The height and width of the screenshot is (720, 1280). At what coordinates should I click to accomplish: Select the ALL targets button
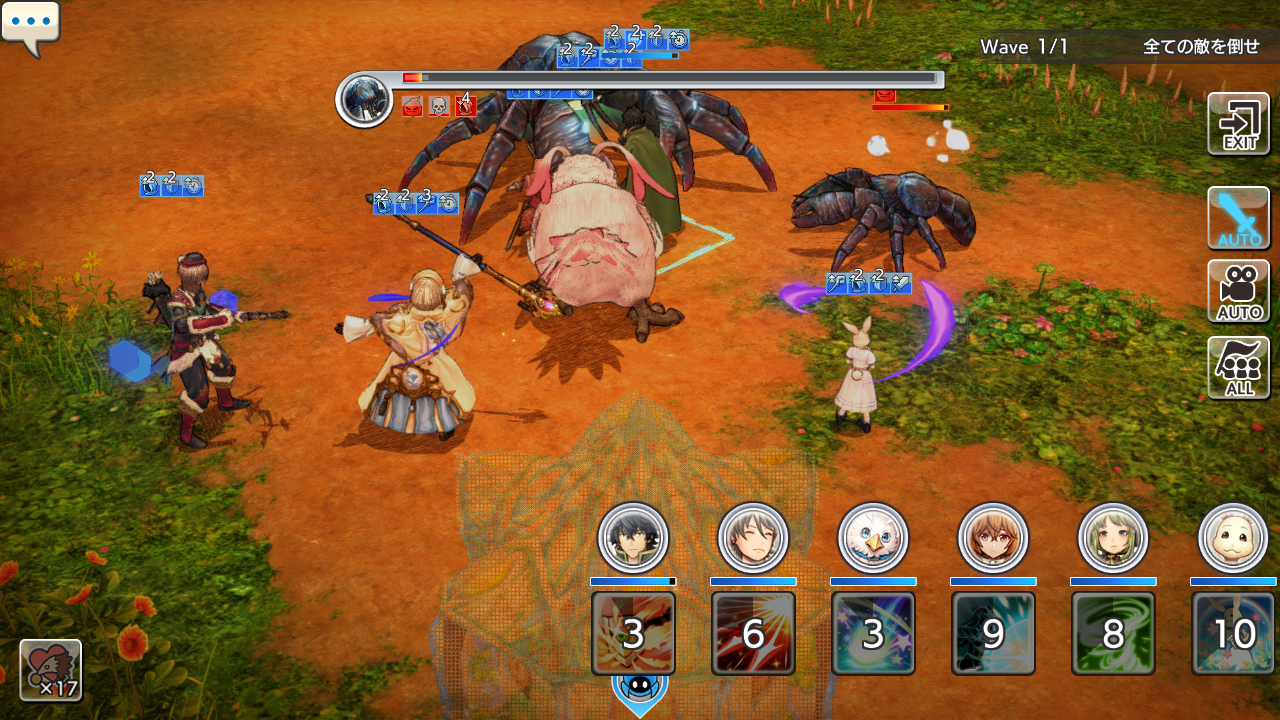click(x=1238, y=367)
